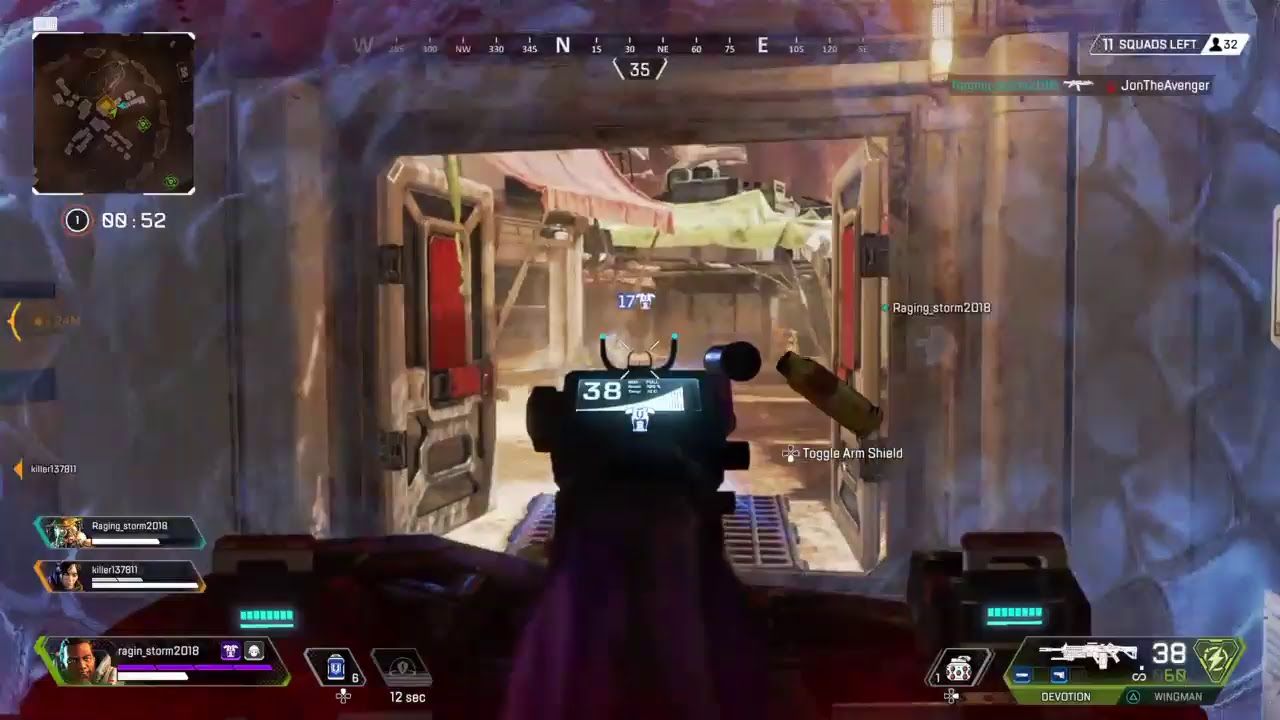Click the survival item icon showing 12 sec
The height and width of the screenshot is (720, 1280).
[405, 666]
